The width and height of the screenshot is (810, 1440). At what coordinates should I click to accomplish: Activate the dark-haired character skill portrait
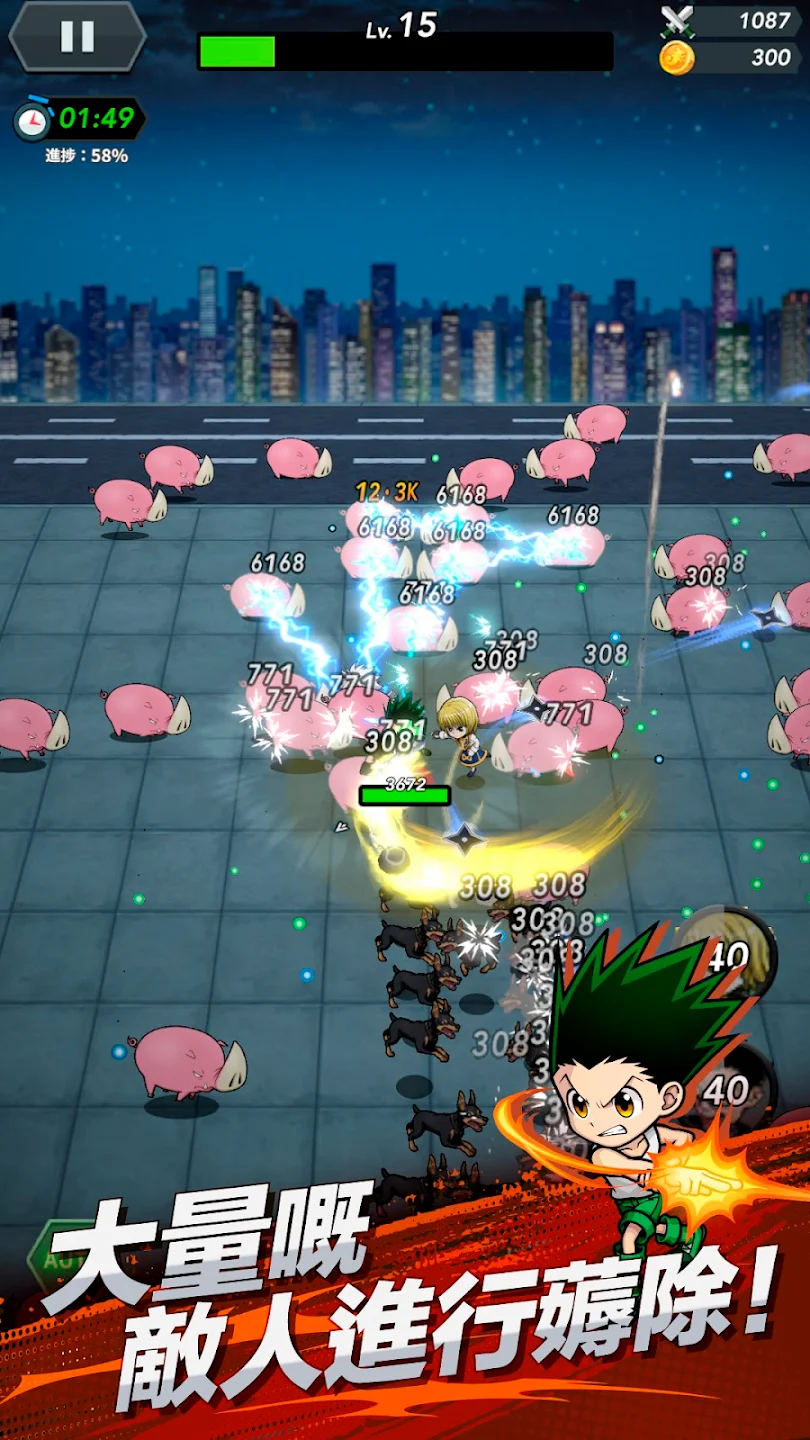[x=740, y=1088]
